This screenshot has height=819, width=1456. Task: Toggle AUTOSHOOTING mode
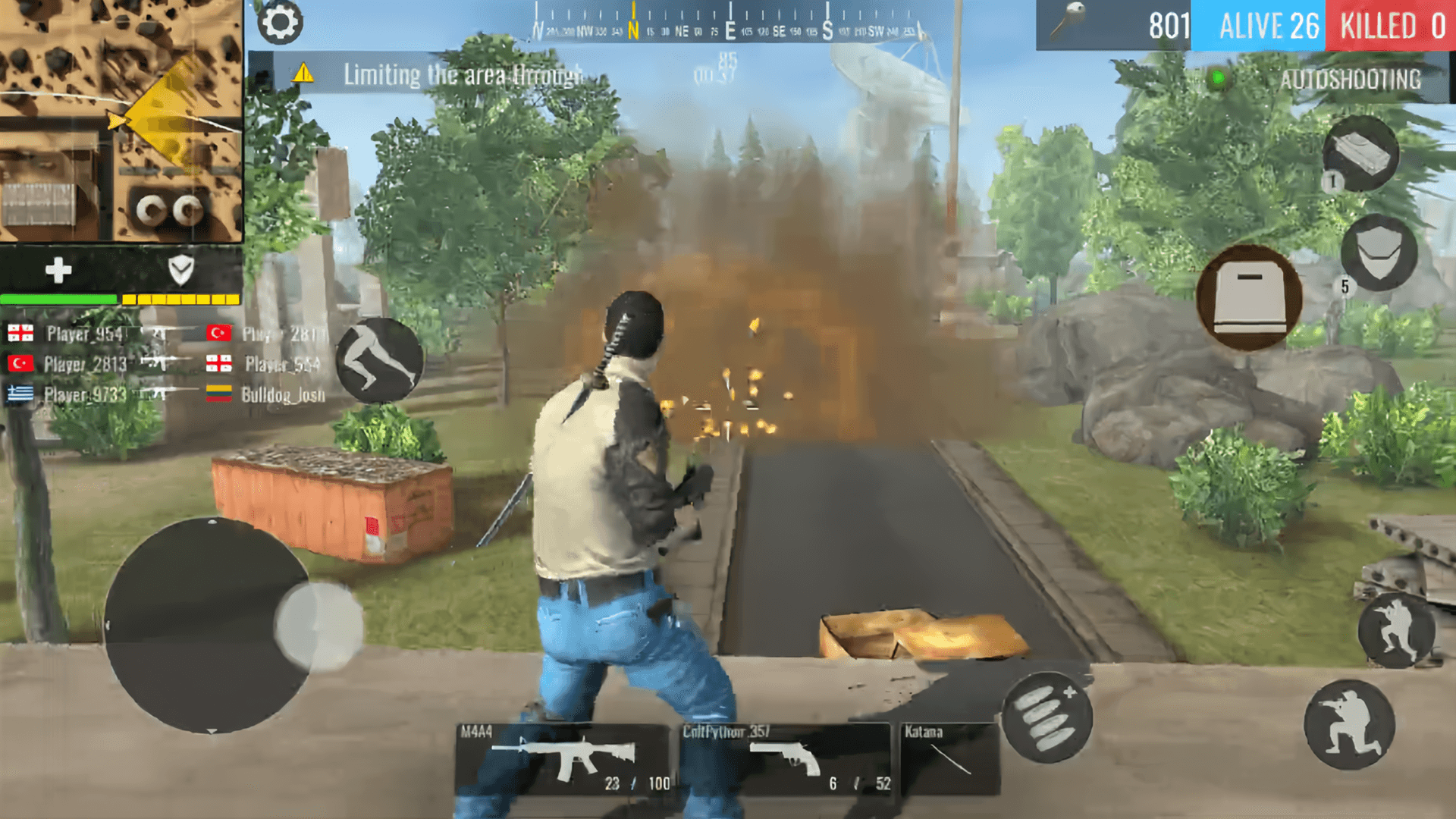click(x=1351, y=77)
